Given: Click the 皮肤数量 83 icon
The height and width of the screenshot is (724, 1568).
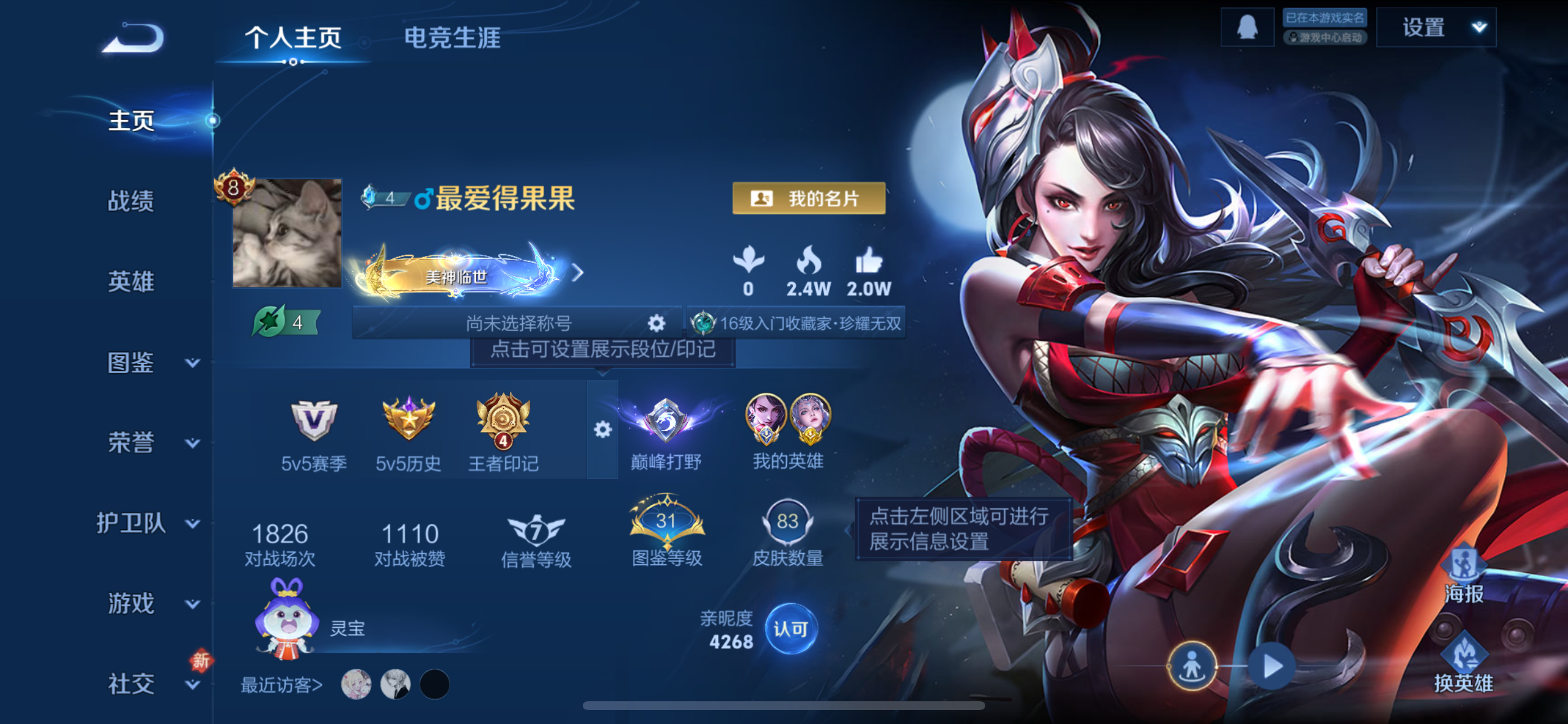Looking at the screenshot, I should (x=789, y=521).
